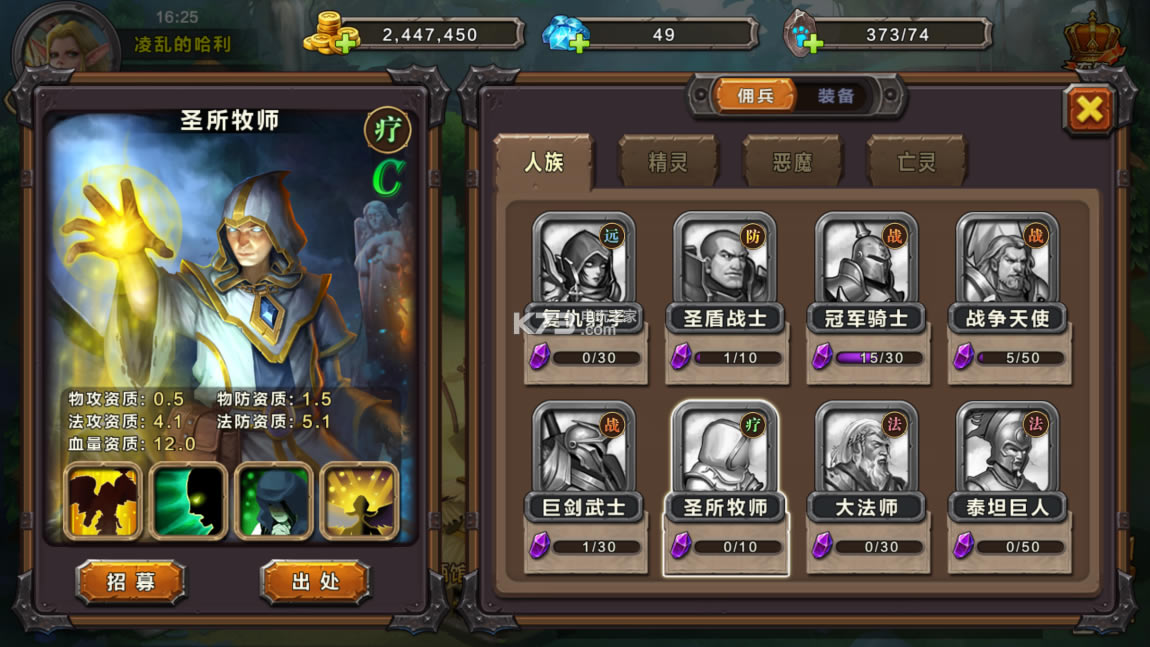Show the 亡灵 undead tab
The width and height of the screenshot is (1150, 647).
916,162
